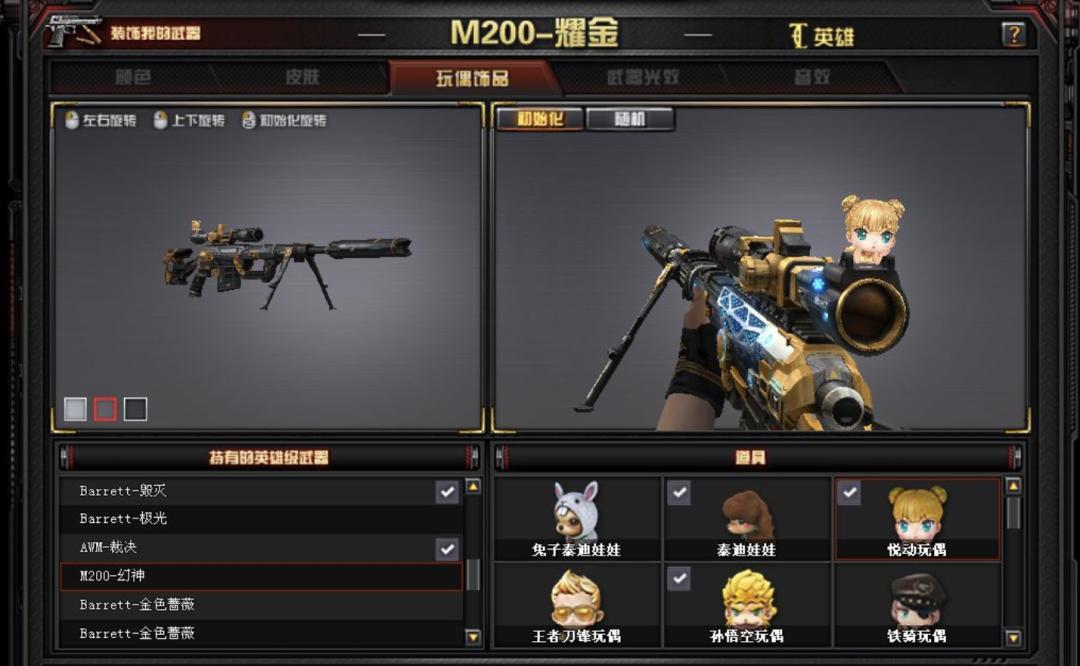Switch to the 颜色 tab
The width and height of the screenshot is (1080, 666).
point(133,78)
